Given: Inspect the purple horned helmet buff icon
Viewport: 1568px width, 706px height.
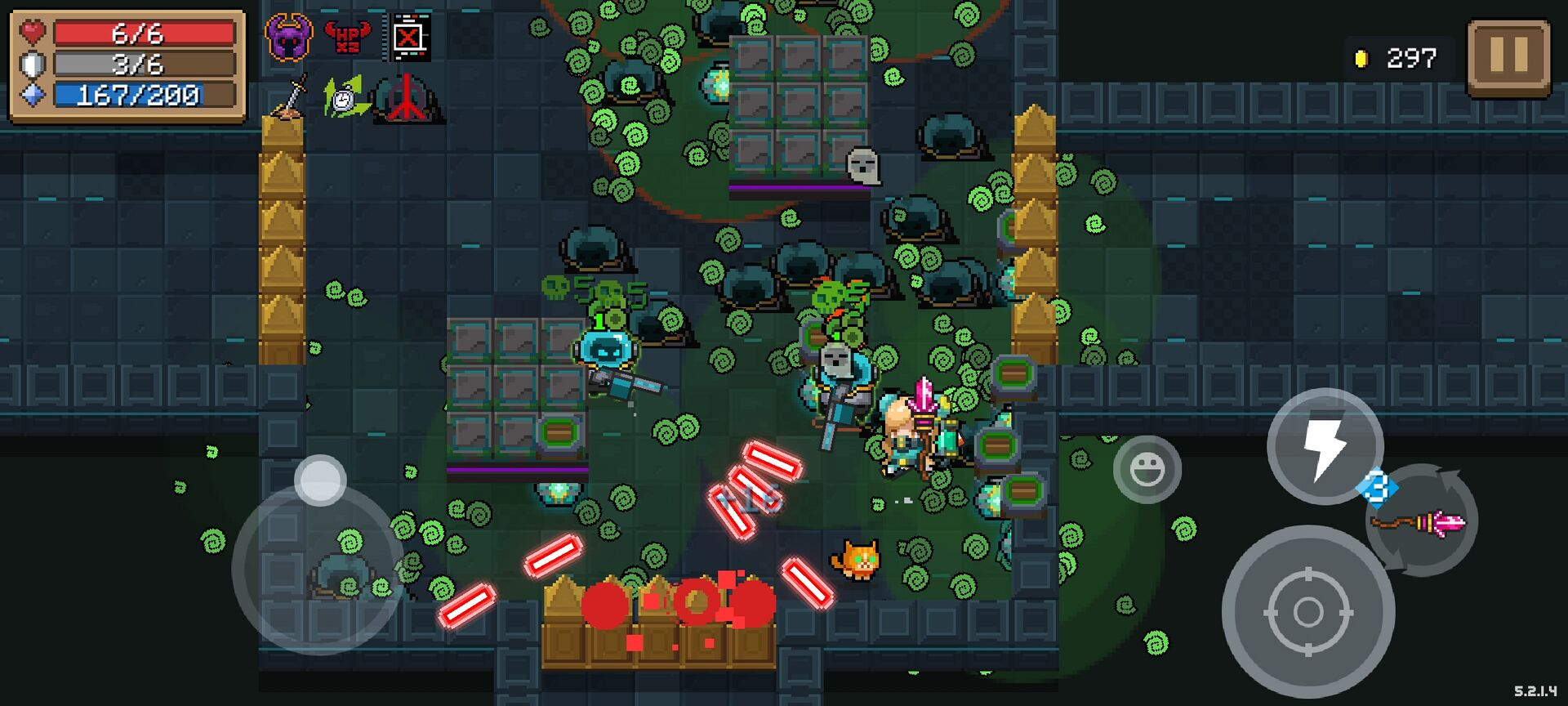Looking at the screenshot, I should [288, 38].
